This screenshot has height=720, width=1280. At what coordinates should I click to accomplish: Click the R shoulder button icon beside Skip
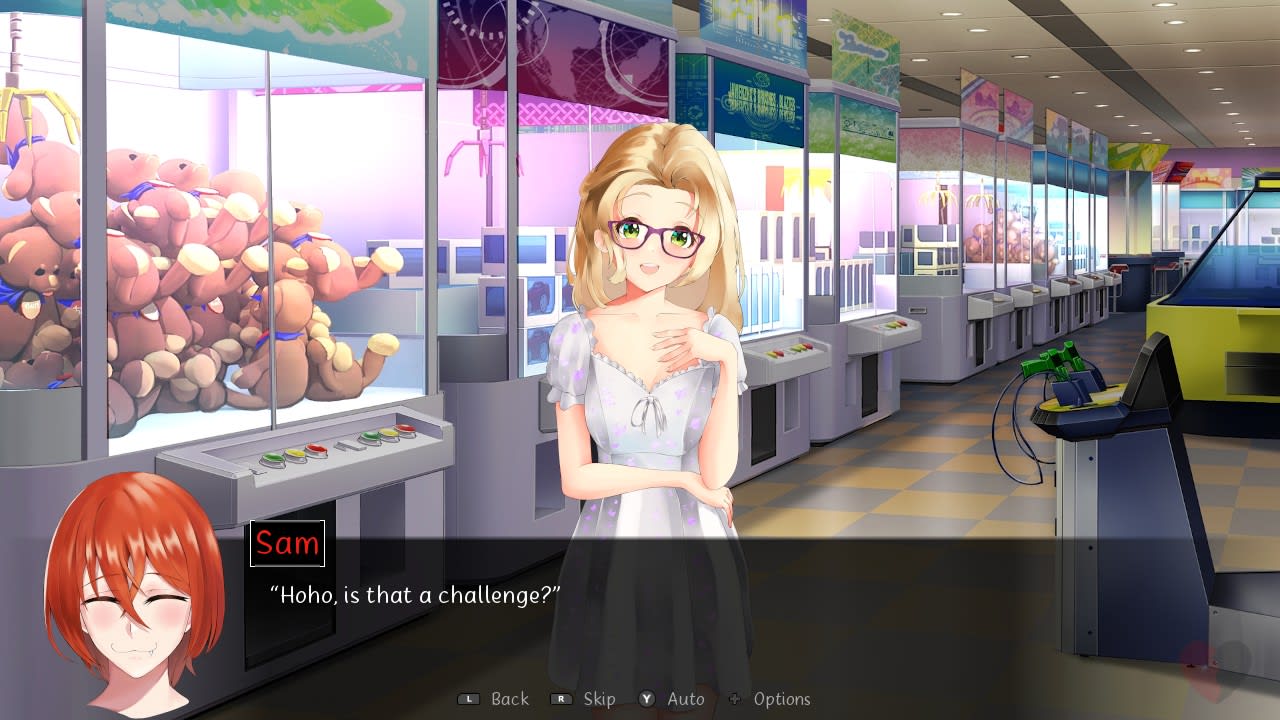[x=560, y=699]
